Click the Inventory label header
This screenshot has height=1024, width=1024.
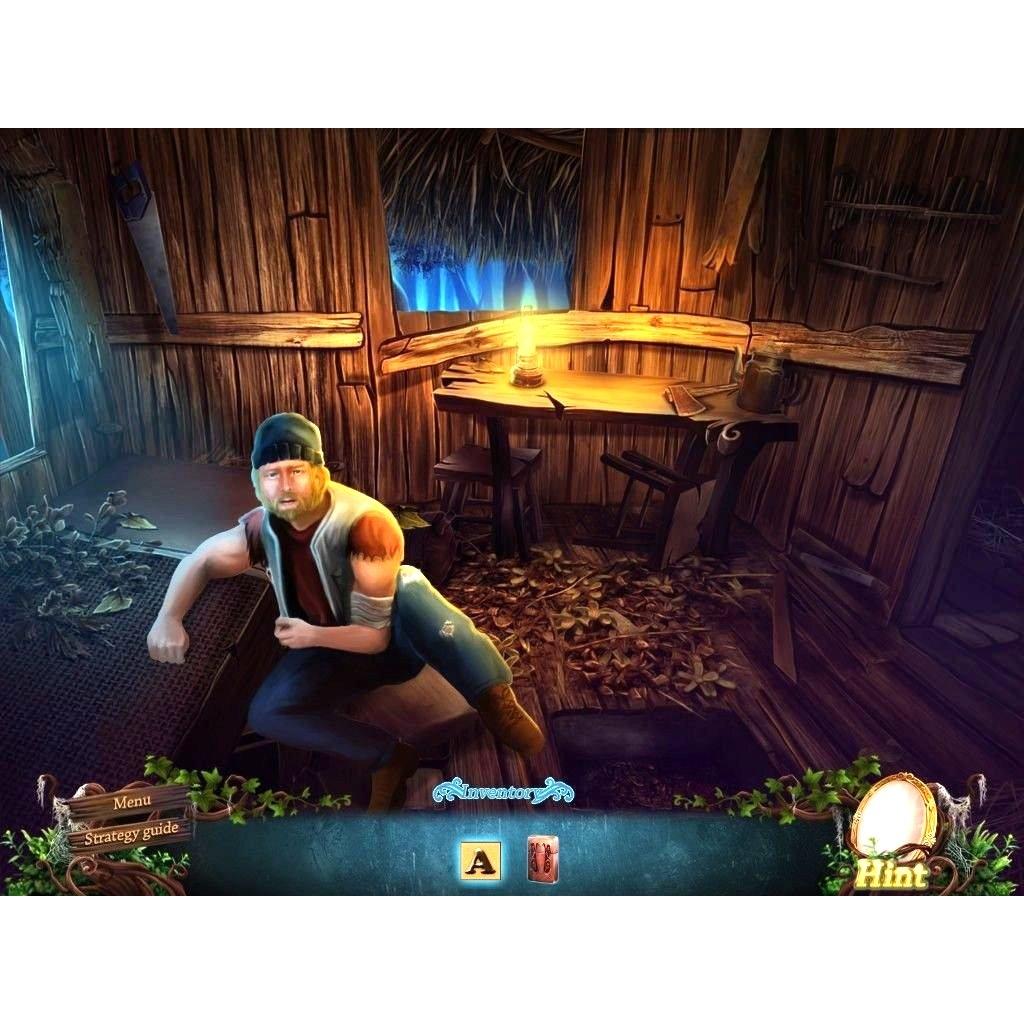coord(504,793)
